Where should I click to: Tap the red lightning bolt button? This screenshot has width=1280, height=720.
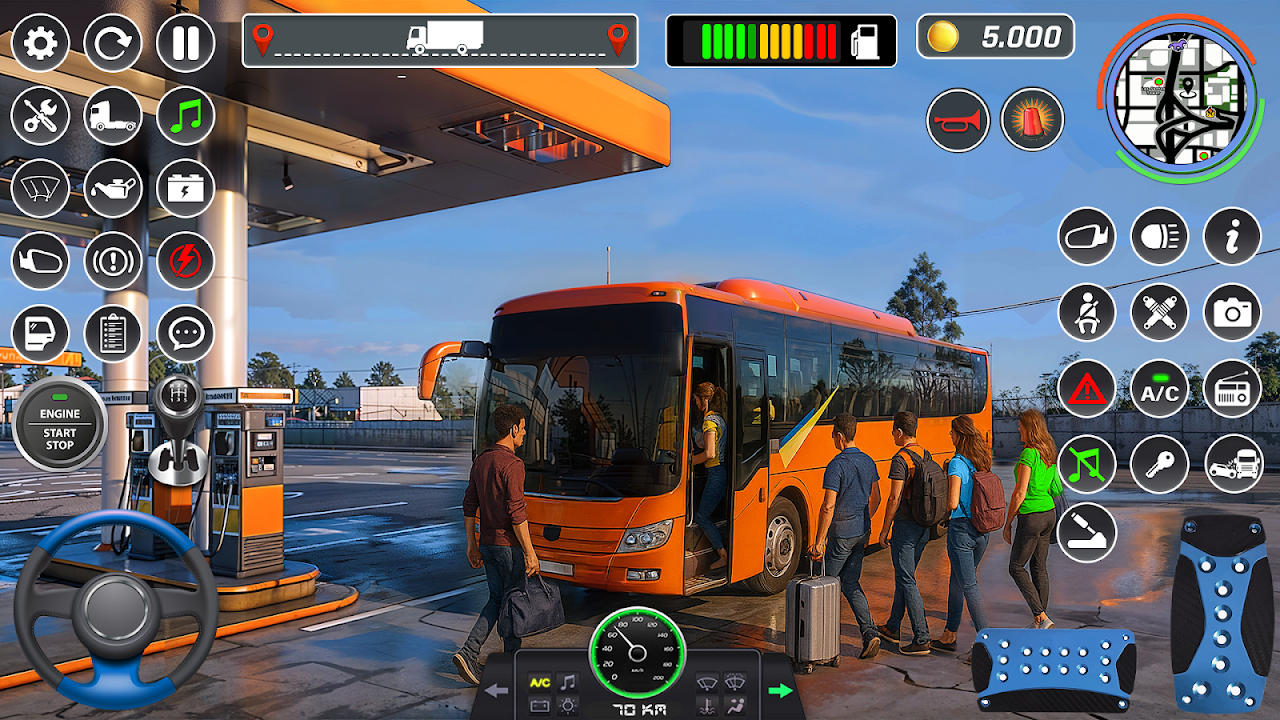(x=185, y=261)
